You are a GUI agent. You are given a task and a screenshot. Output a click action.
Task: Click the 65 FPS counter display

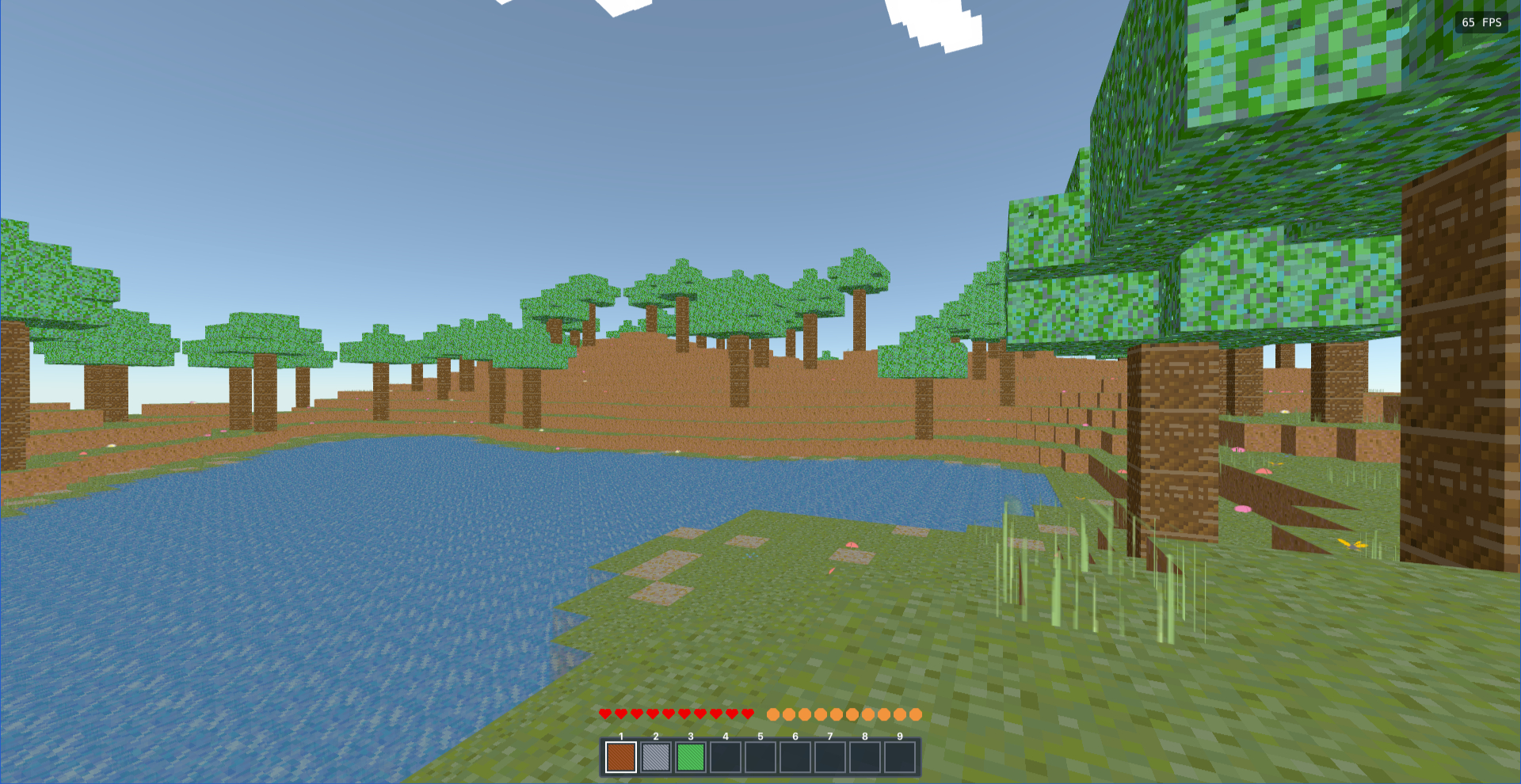tap(1480, 22)
